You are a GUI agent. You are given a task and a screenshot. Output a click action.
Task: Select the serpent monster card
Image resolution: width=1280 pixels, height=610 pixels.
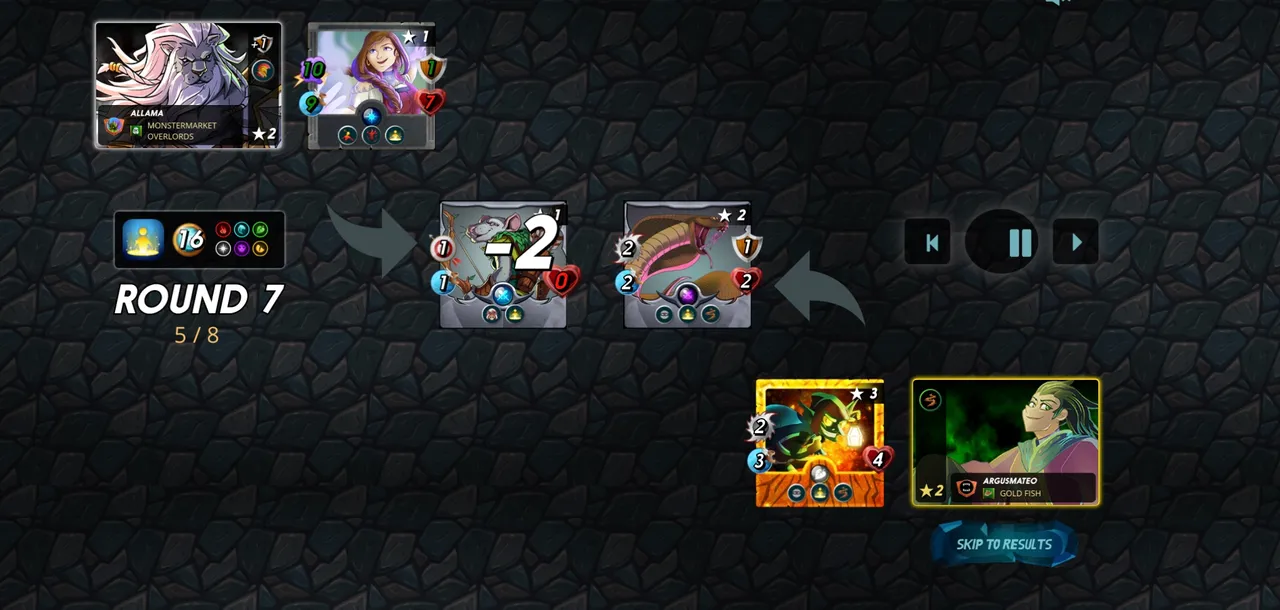(x=687, y=265)
